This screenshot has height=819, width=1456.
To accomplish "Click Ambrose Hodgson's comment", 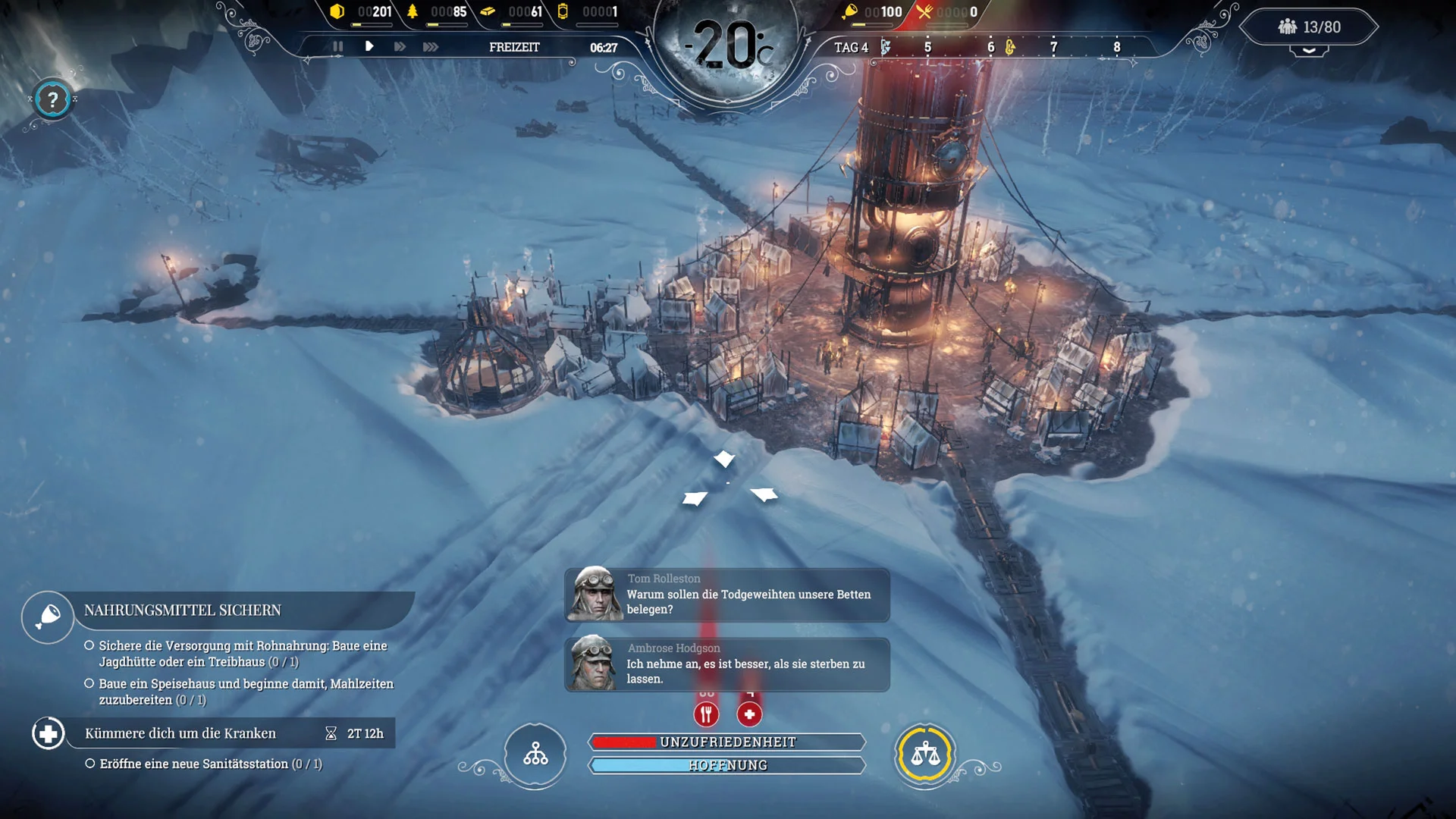I will (726, 664).
